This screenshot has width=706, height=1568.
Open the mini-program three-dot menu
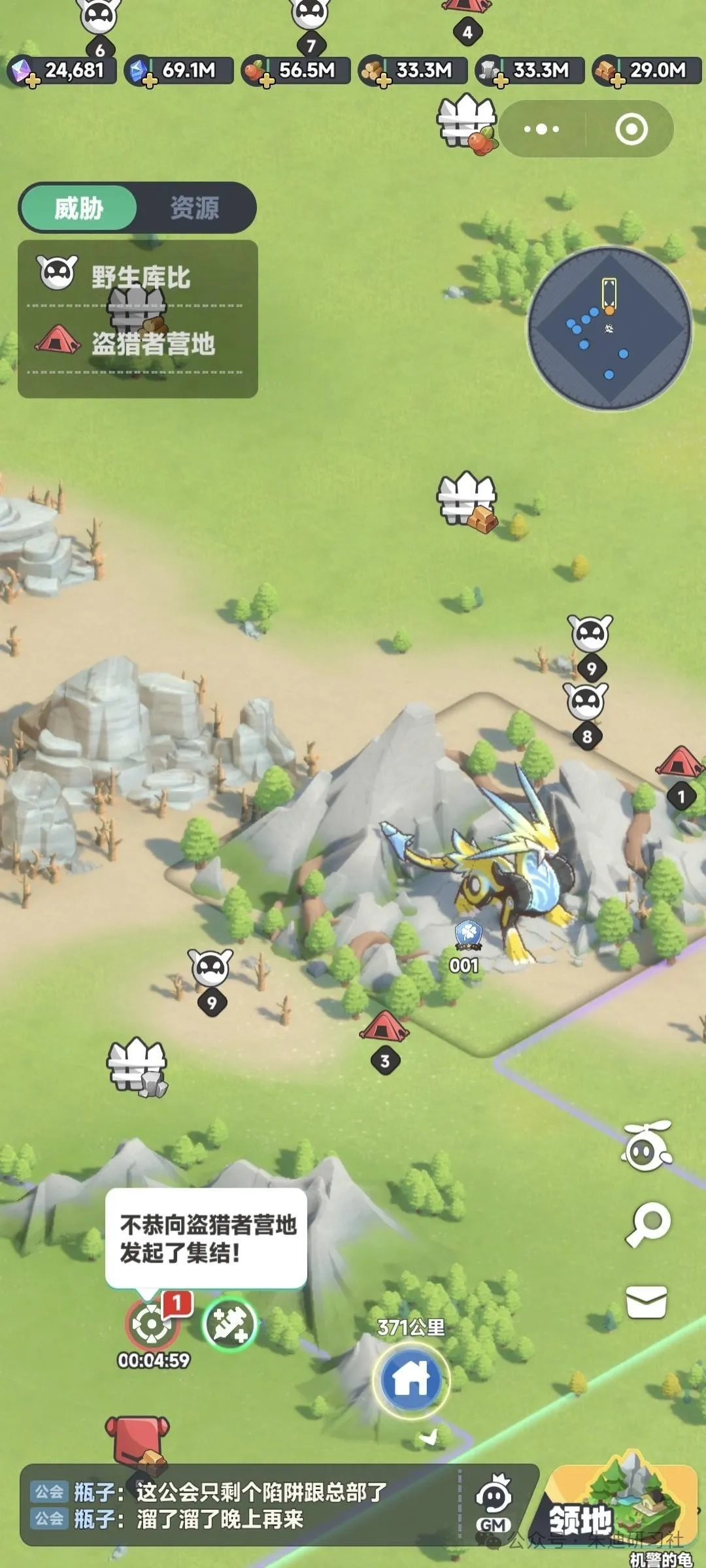point(542,129)
